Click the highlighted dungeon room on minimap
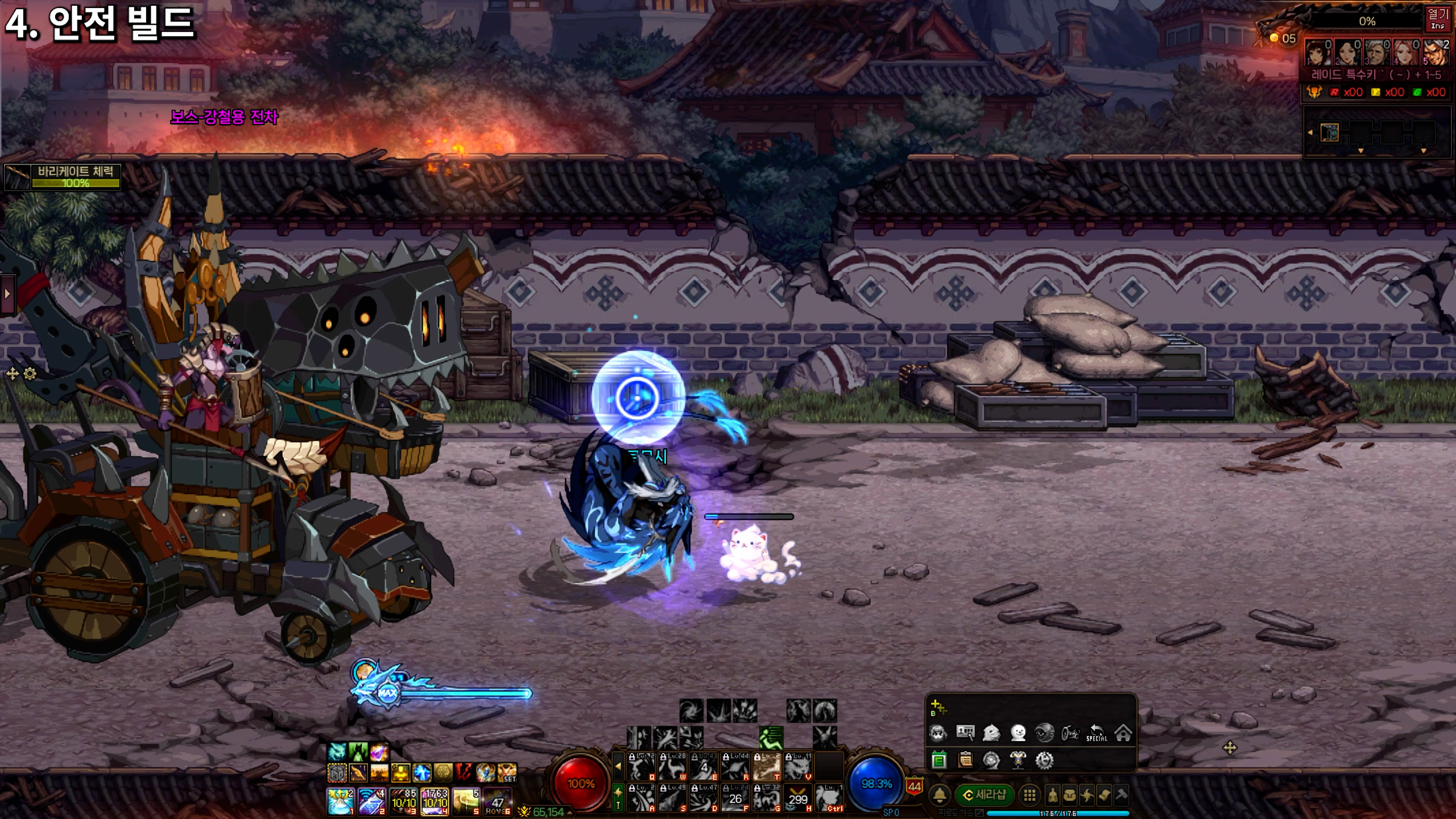Screen dimensions: 1456x819 (x=1329, y=133)
